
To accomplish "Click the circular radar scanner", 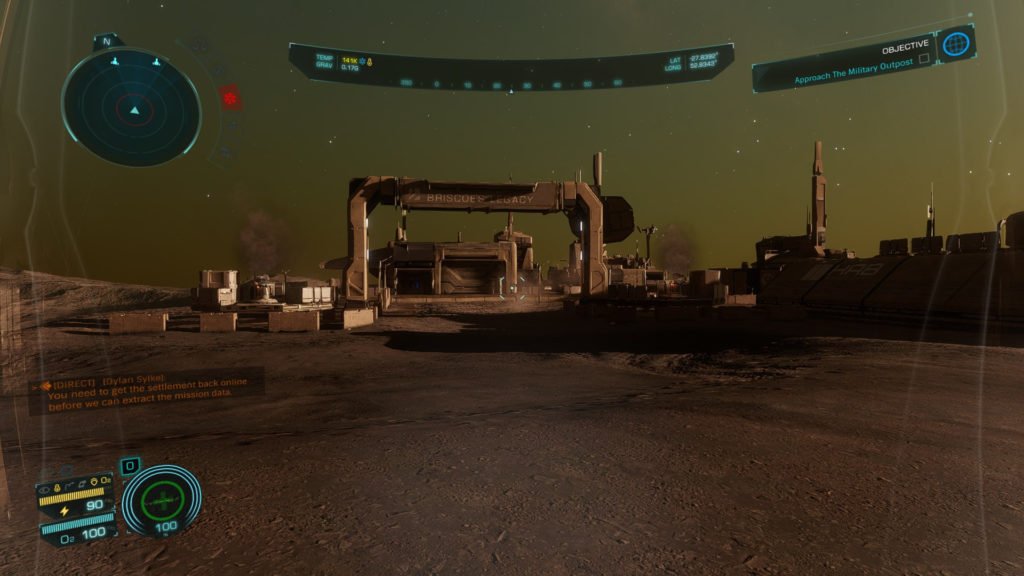I will (132, 107).
